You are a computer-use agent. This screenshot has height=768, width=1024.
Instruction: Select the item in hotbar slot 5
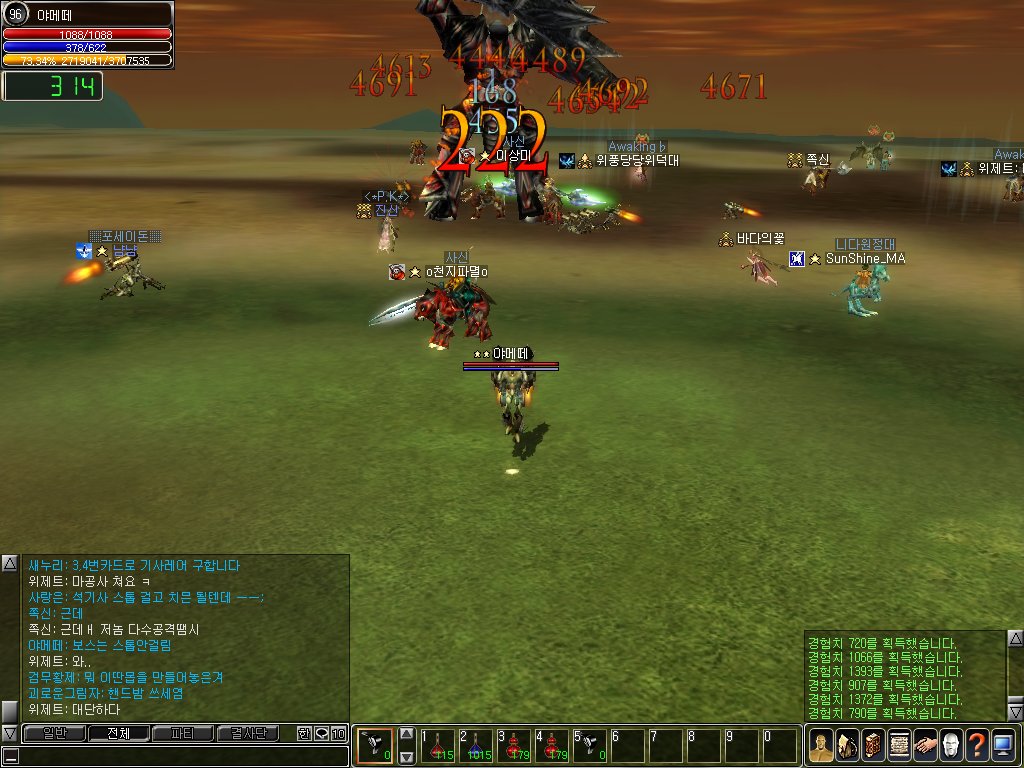590,746
